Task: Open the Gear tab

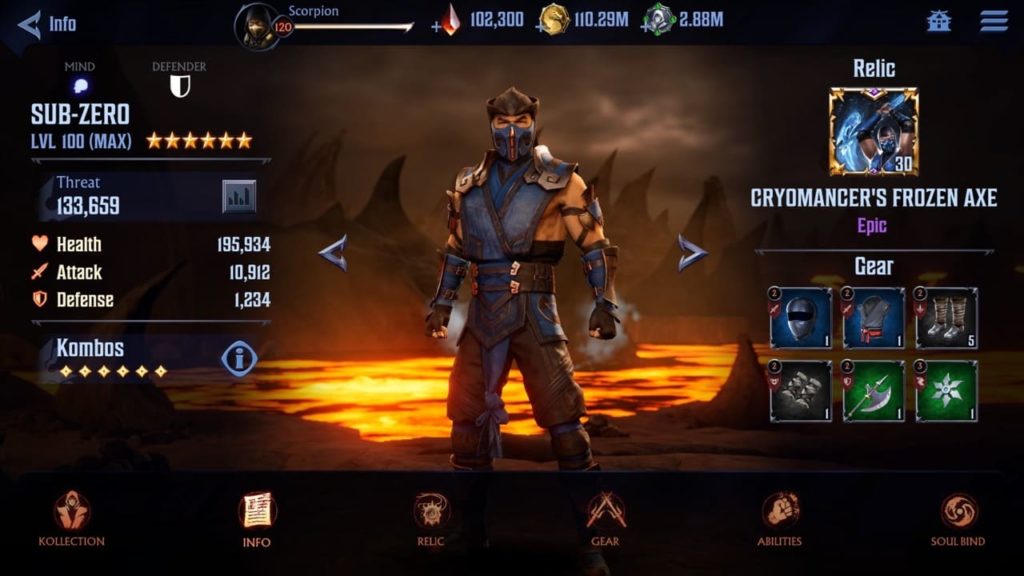Action: pyautogui.click(x=605, y=517)
